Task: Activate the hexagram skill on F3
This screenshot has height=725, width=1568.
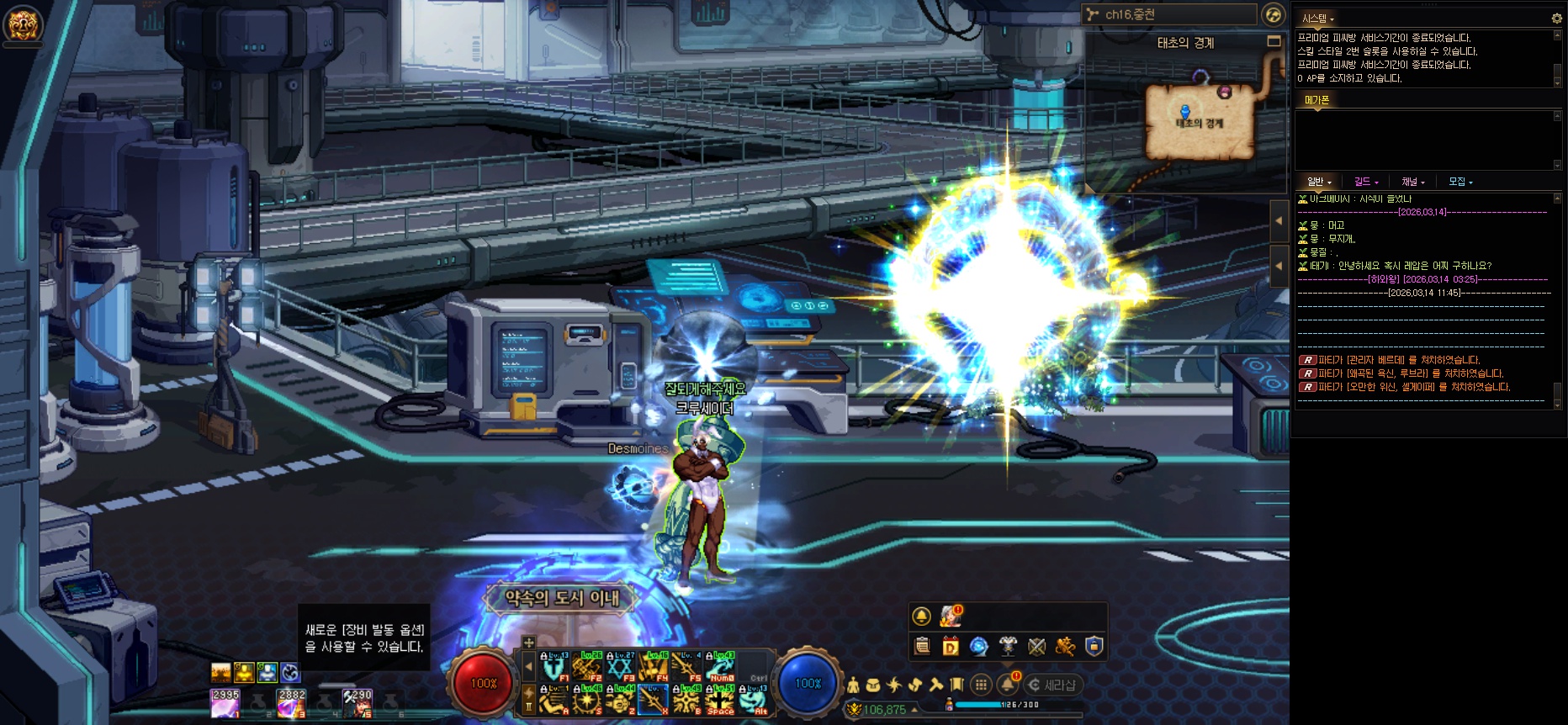Action: click(620, 667)
